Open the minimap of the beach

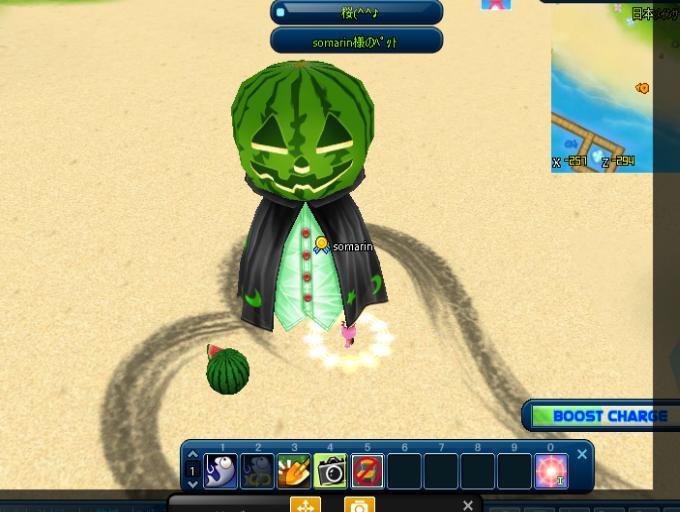coord(610,90)
